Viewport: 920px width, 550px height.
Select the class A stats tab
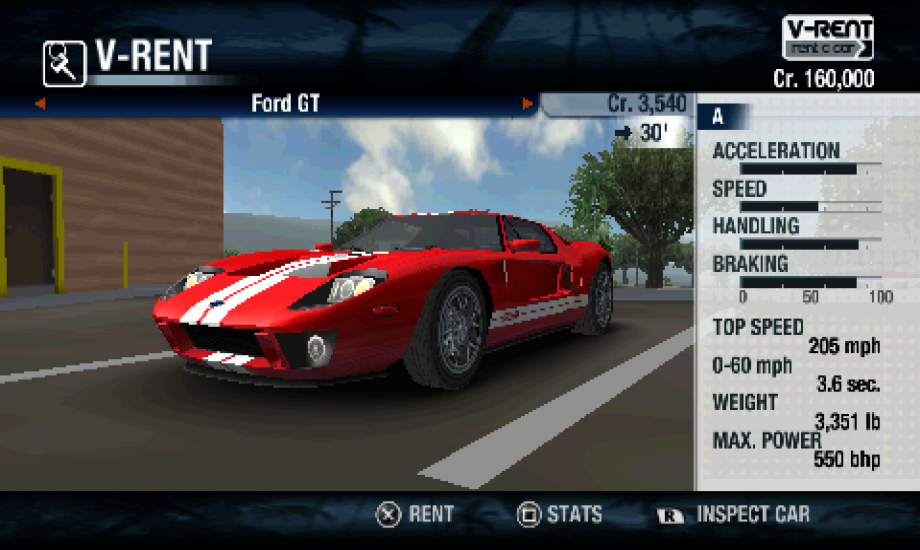[718, 117]
